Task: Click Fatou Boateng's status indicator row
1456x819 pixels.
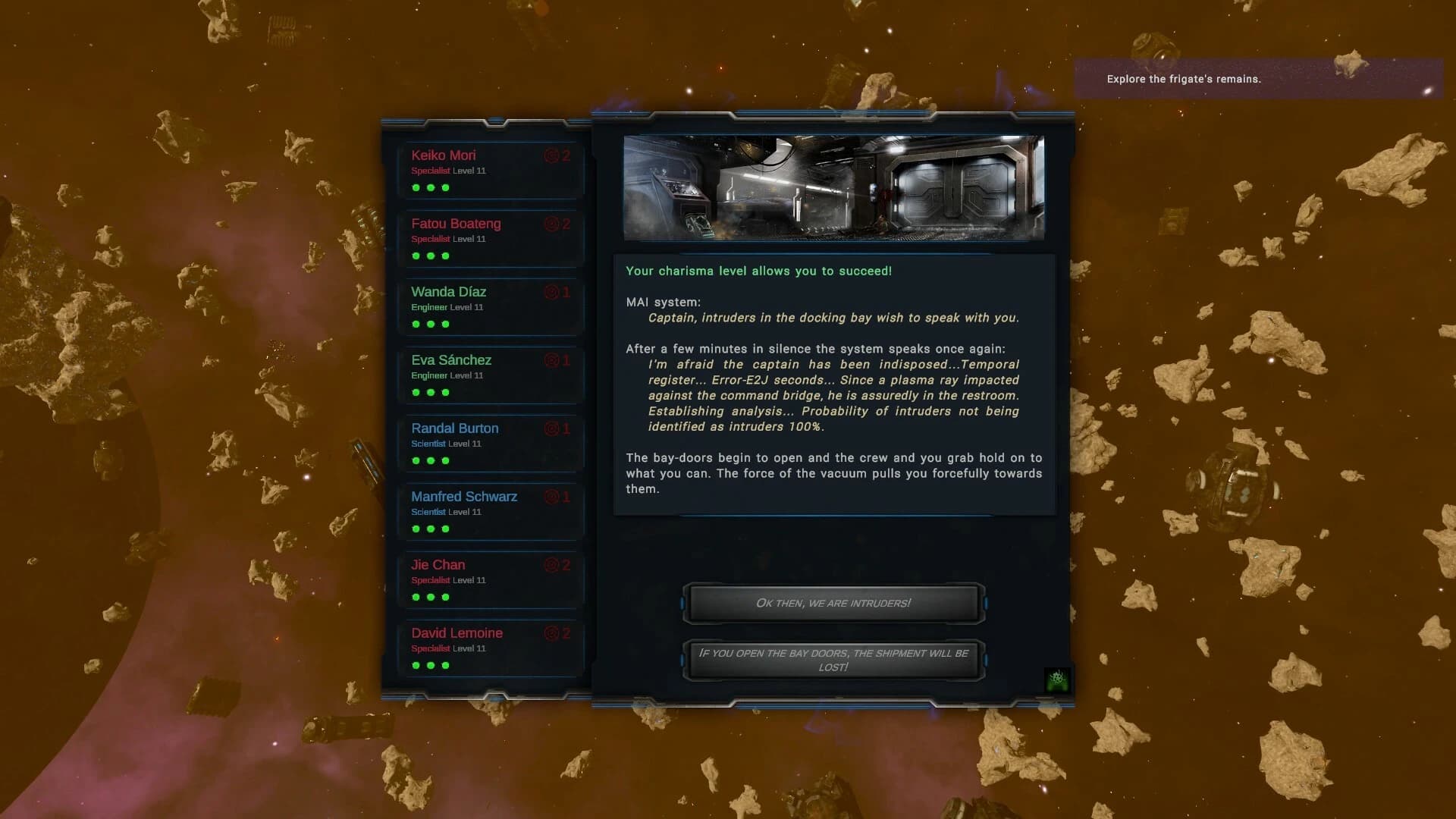Action: (x=430, y=256)
